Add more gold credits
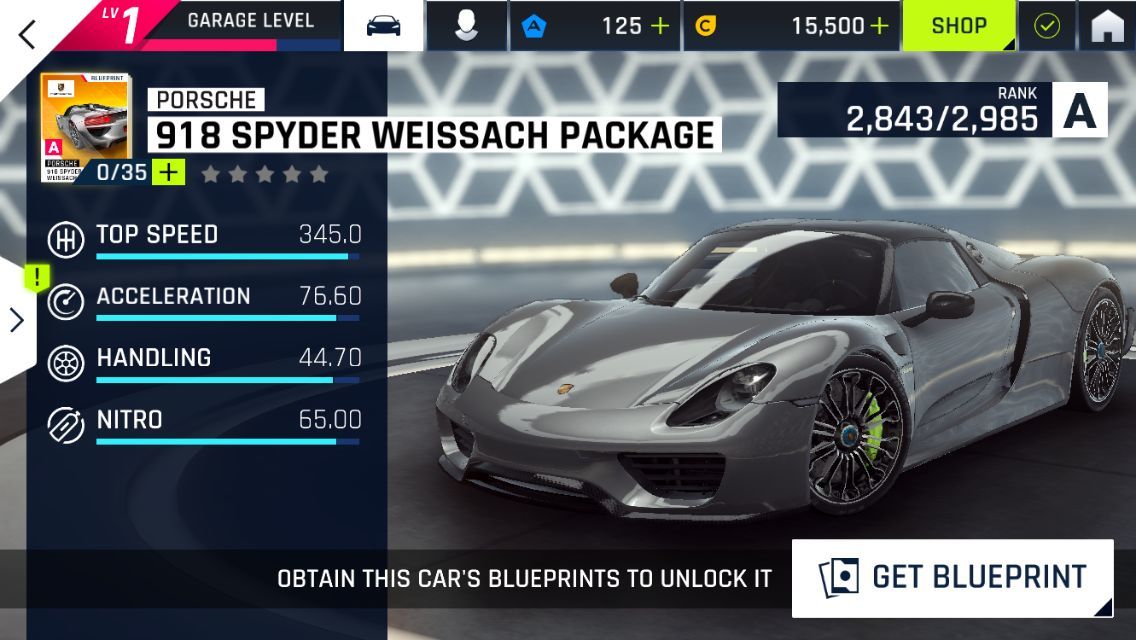The image size is (1136, 640). [x=879, y=26]
